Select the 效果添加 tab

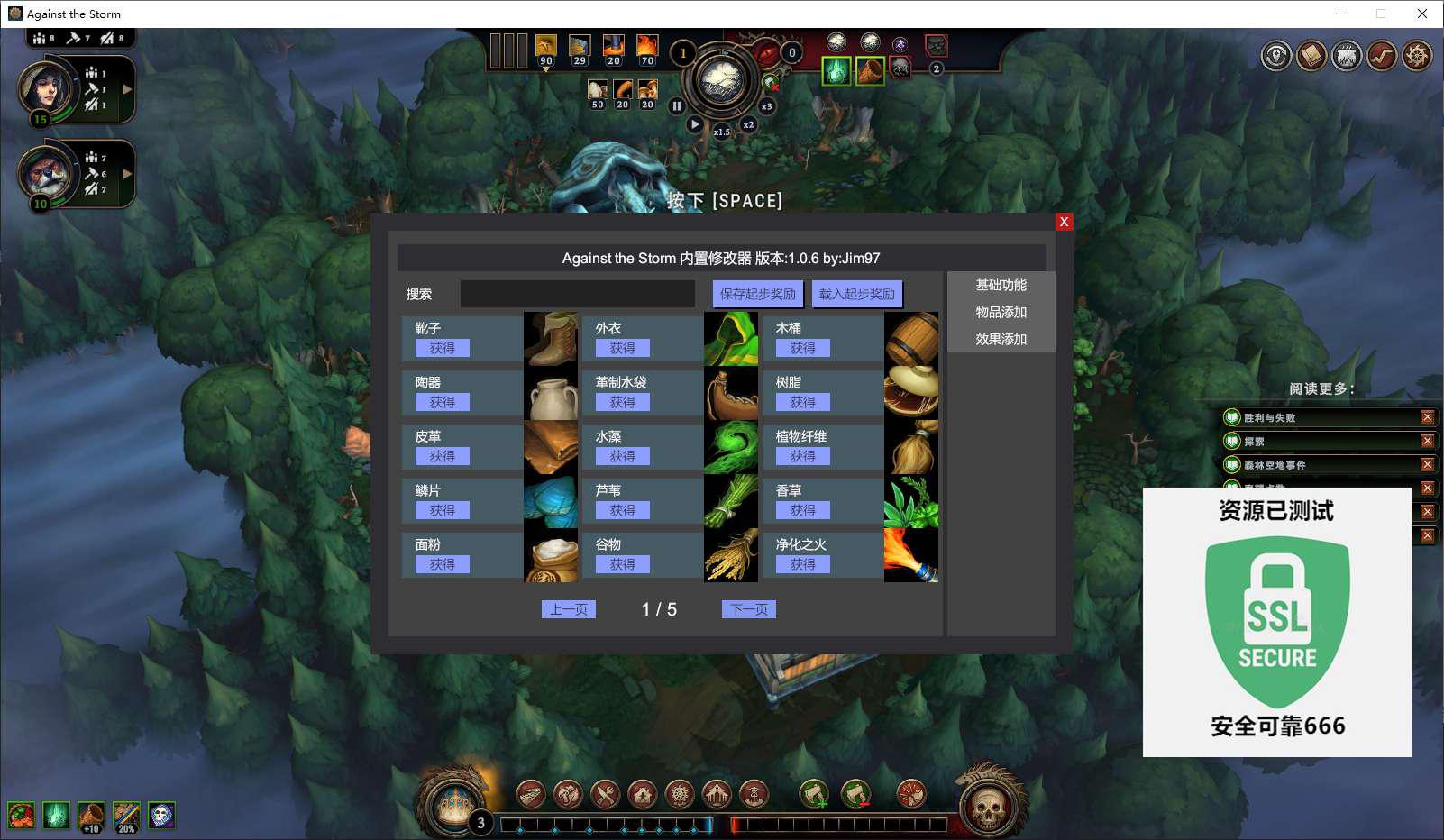pos(1001,339)
